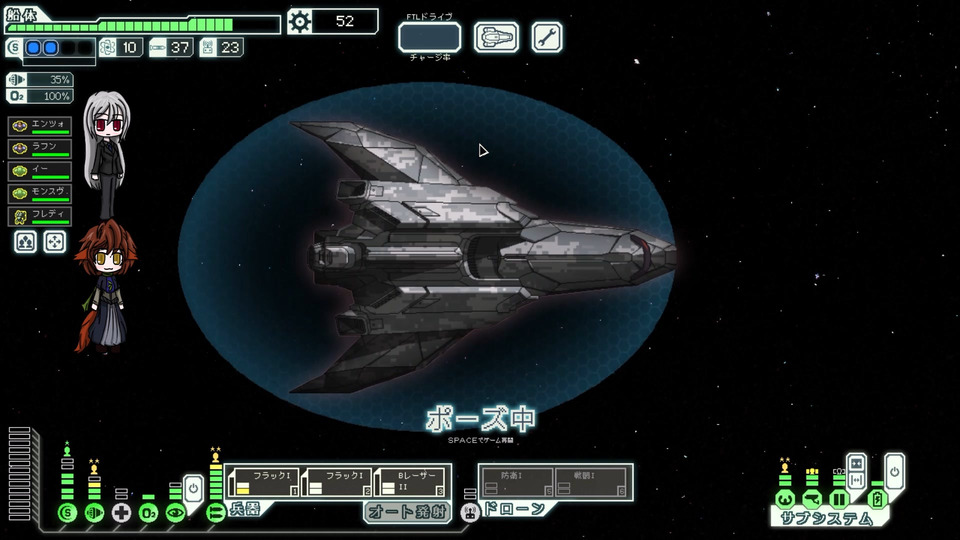Select crew member モンスヴ
The height and width of the screenshot is (540, 960).
click(40, 193)
